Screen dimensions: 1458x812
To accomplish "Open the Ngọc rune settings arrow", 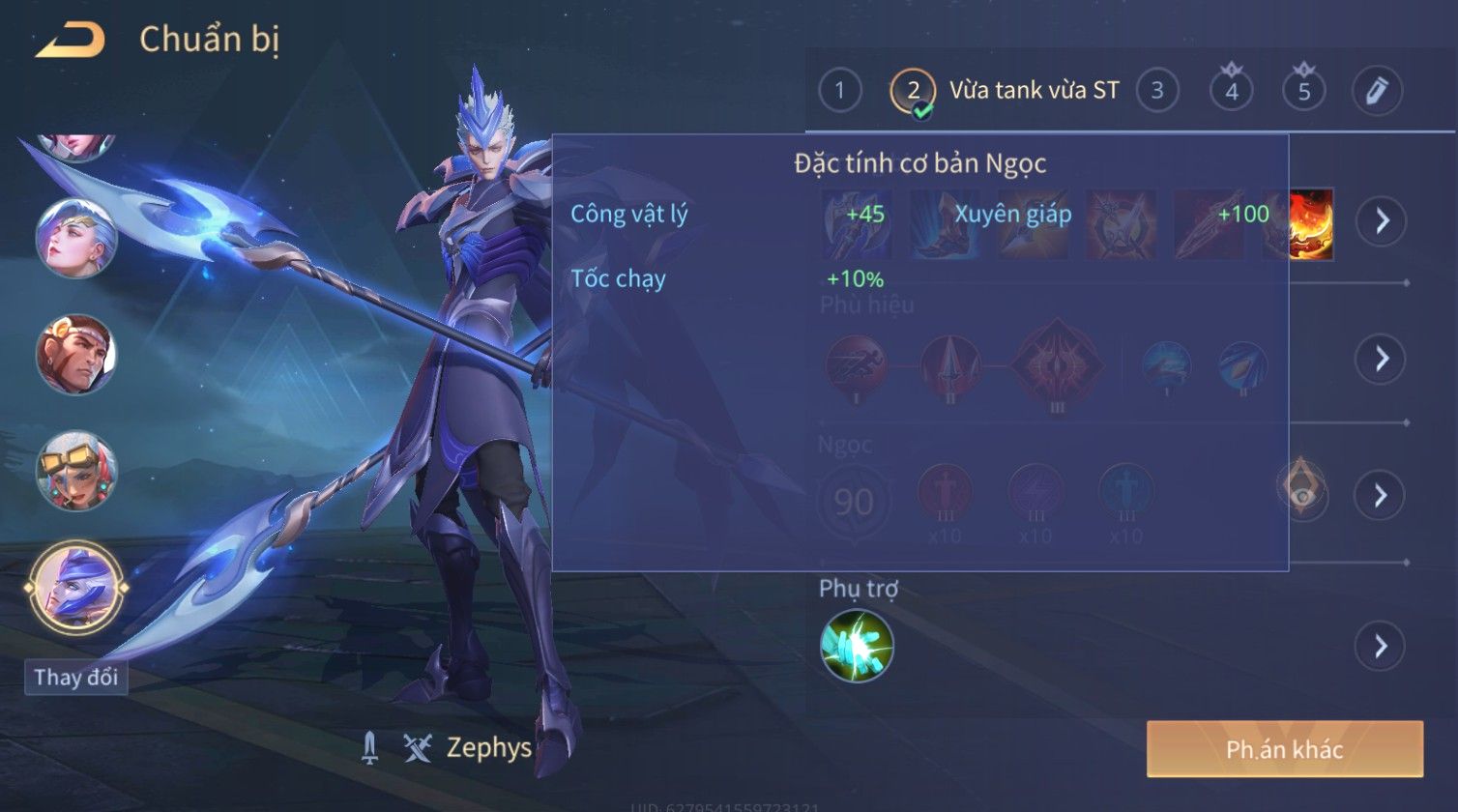I will (1381, 496).
